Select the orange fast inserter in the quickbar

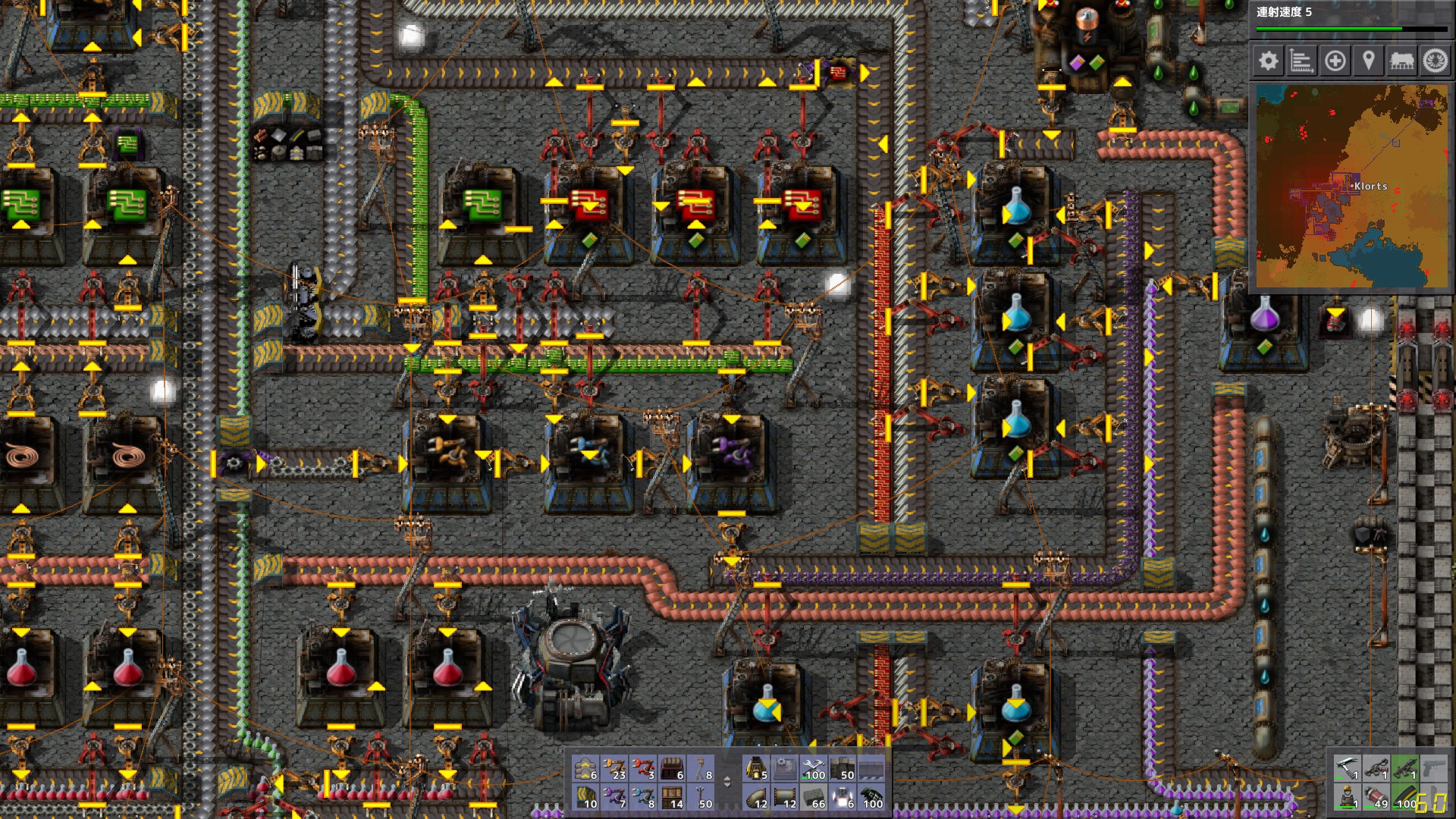[613, 768]
